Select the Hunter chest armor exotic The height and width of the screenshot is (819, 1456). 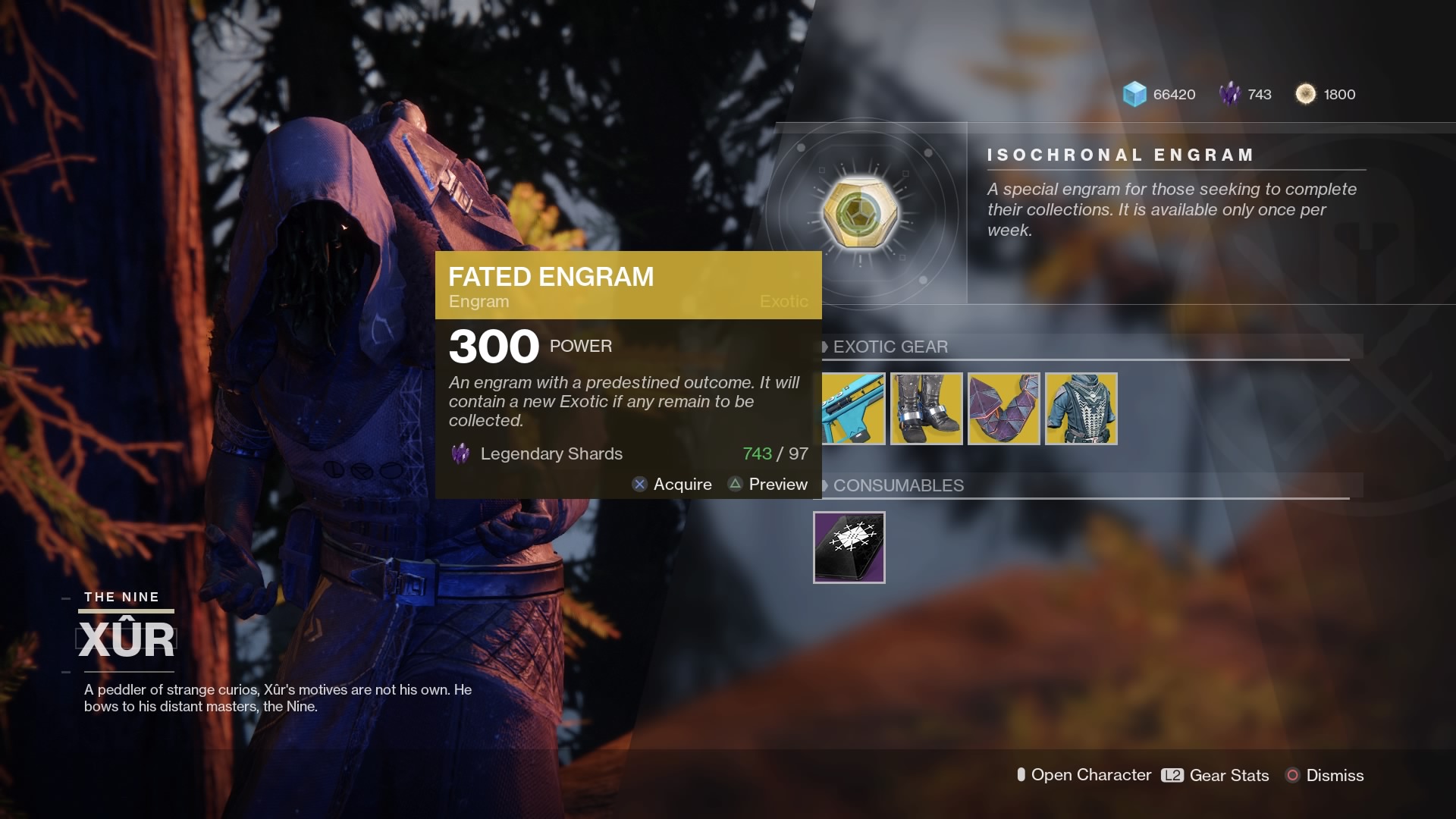[1082, 409]
